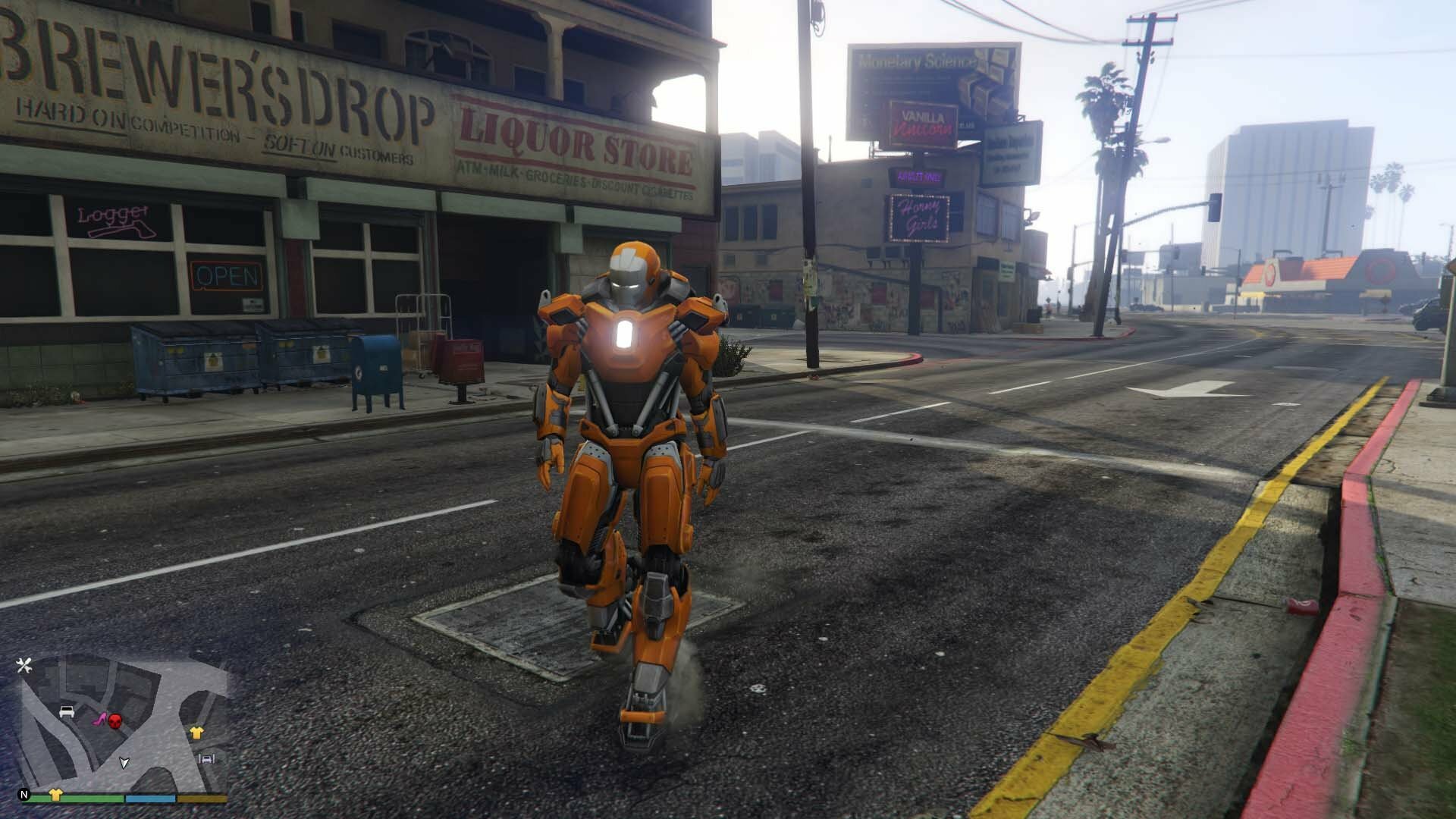Click the North compass indicator

coord(24,795)
